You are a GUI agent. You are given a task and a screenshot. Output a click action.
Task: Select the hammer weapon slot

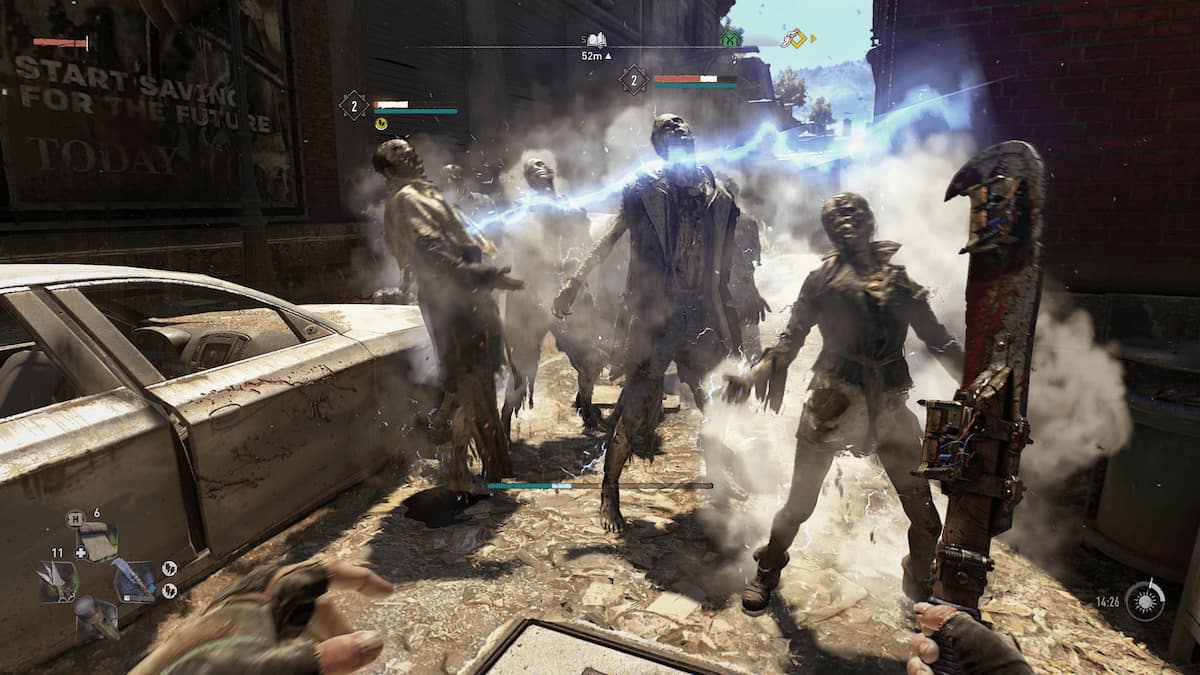click(96, 617)
